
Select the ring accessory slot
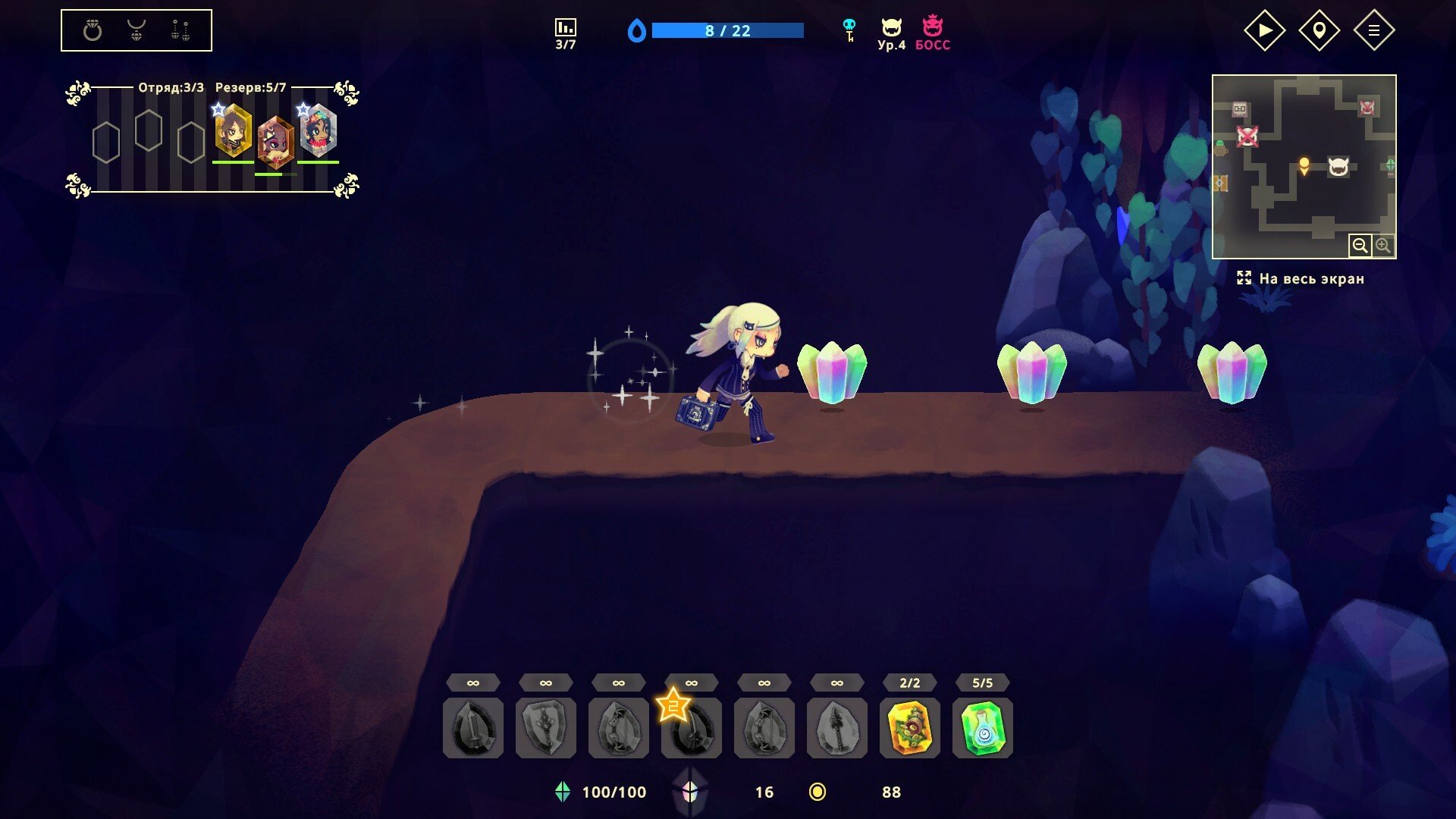tap(93, 30)
